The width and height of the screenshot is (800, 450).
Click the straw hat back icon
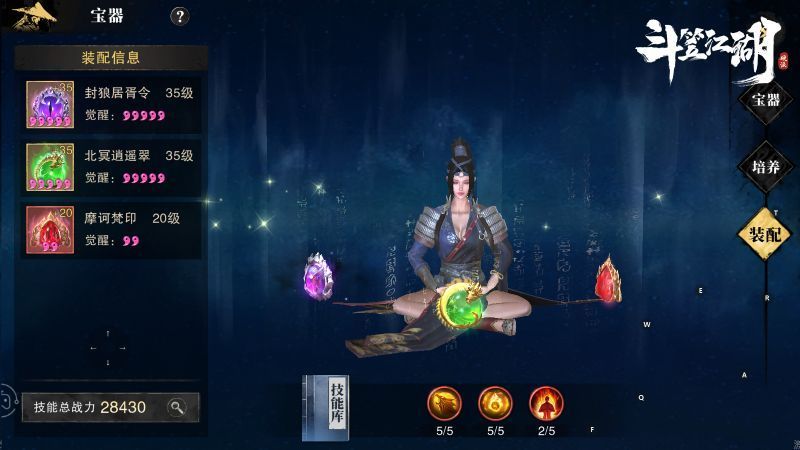tap(34, 17)
